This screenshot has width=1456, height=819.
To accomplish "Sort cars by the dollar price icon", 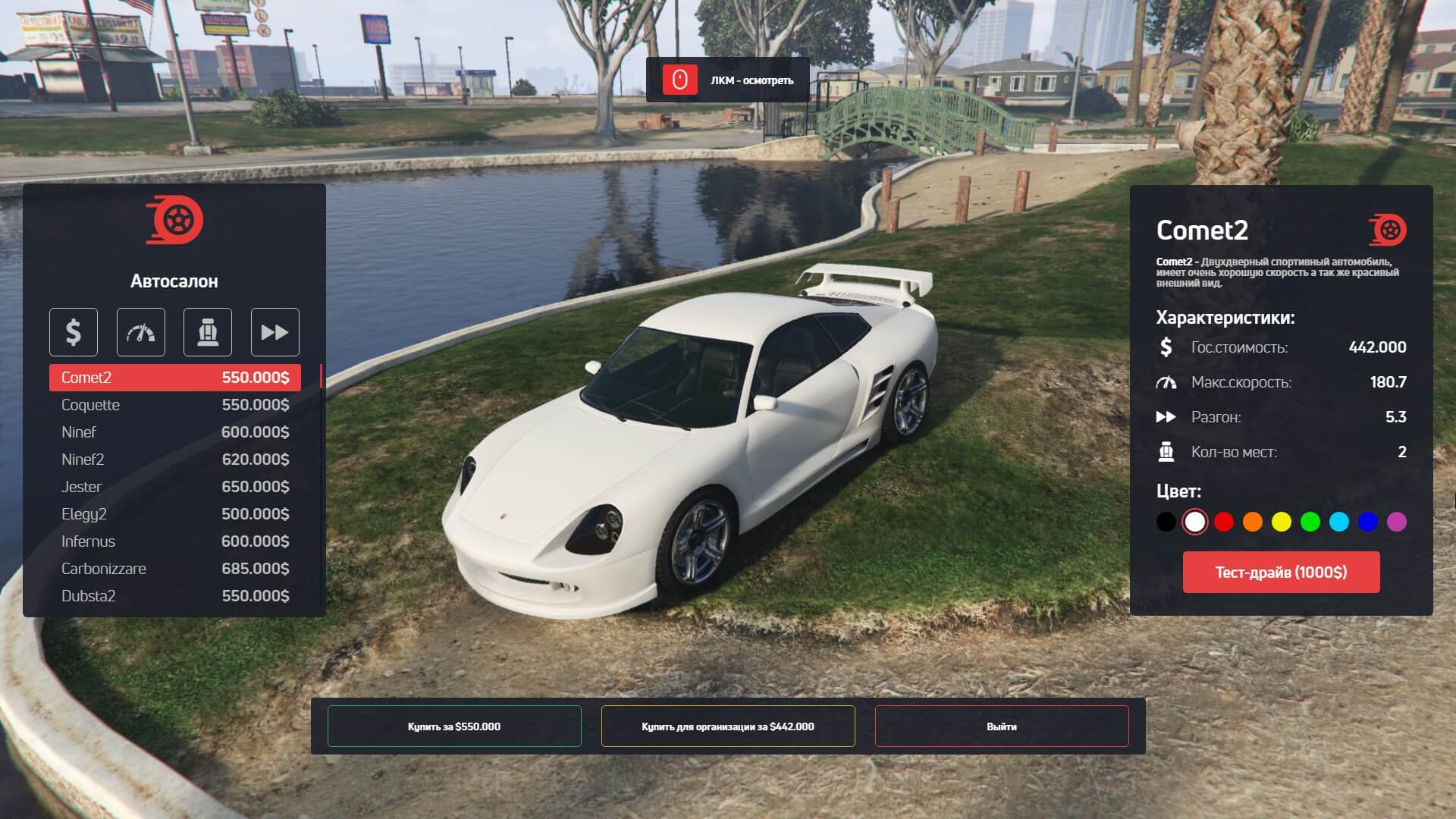I will [x=74, y=332].
